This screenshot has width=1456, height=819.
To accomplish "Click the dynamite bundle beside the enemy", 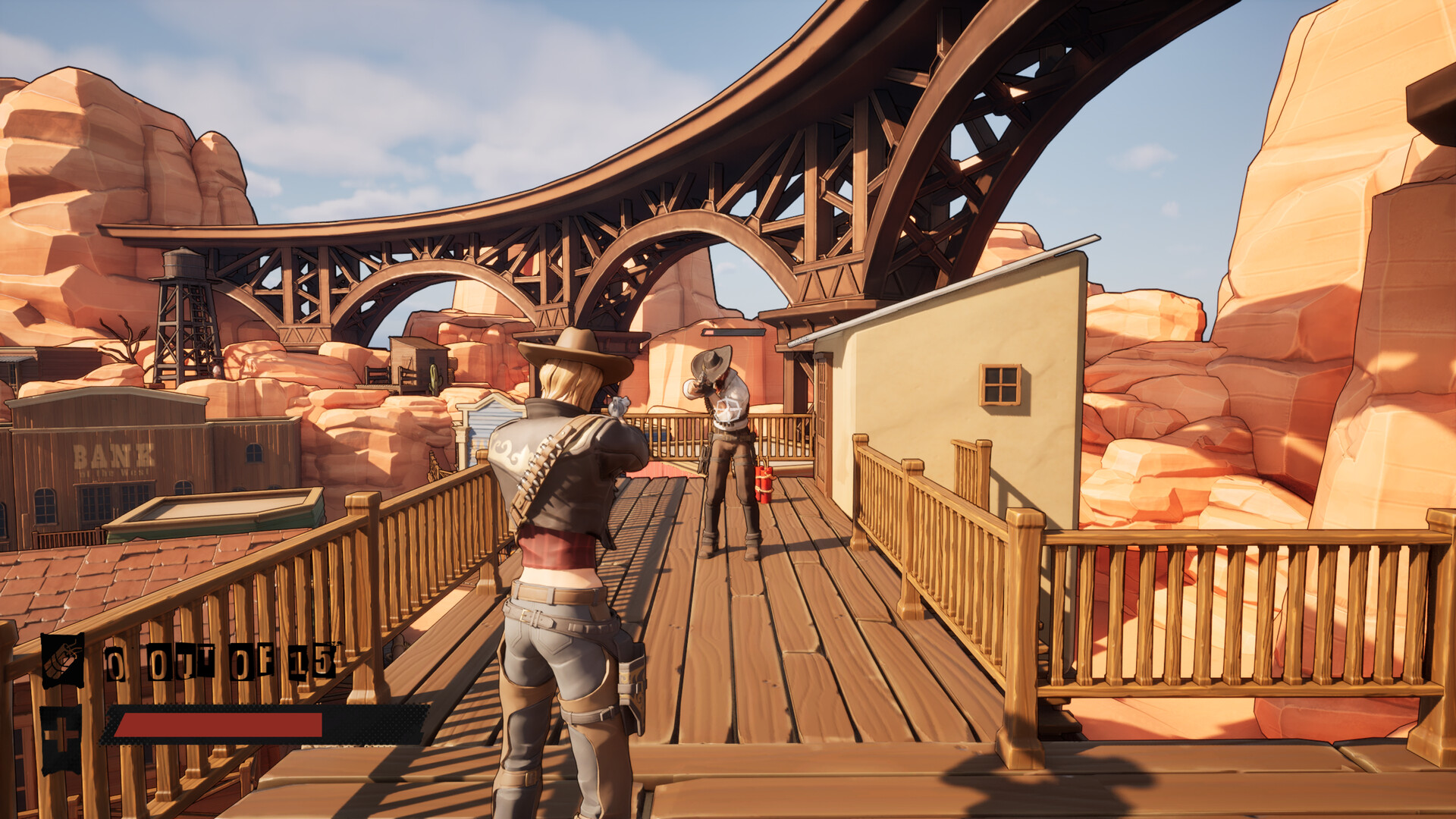I will [x=764, y=482].
